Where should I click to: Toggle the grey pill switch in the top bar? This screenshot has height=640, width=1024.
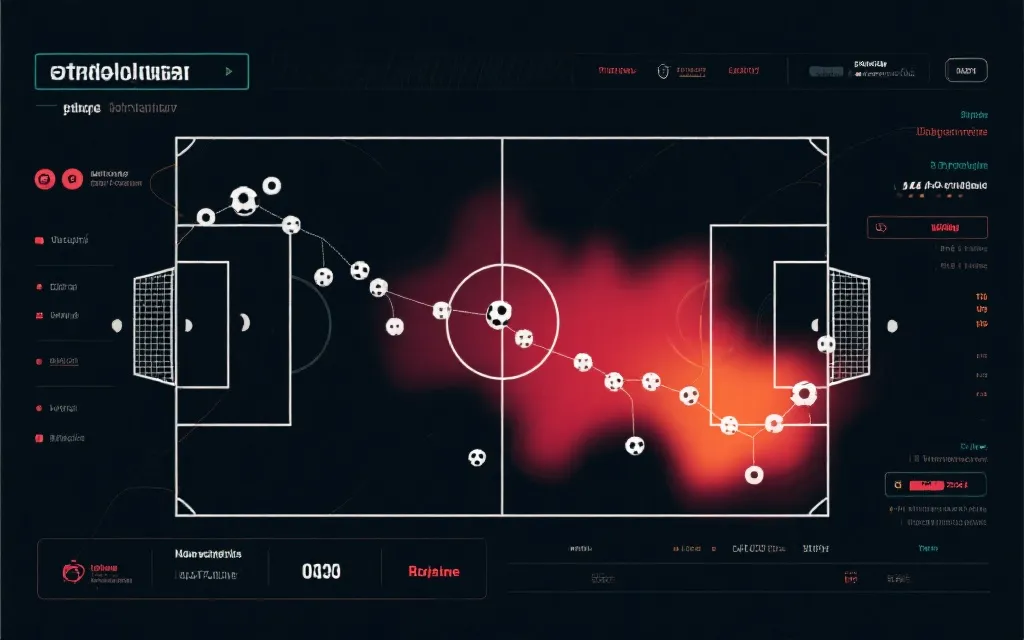click(x=826, y=71)
